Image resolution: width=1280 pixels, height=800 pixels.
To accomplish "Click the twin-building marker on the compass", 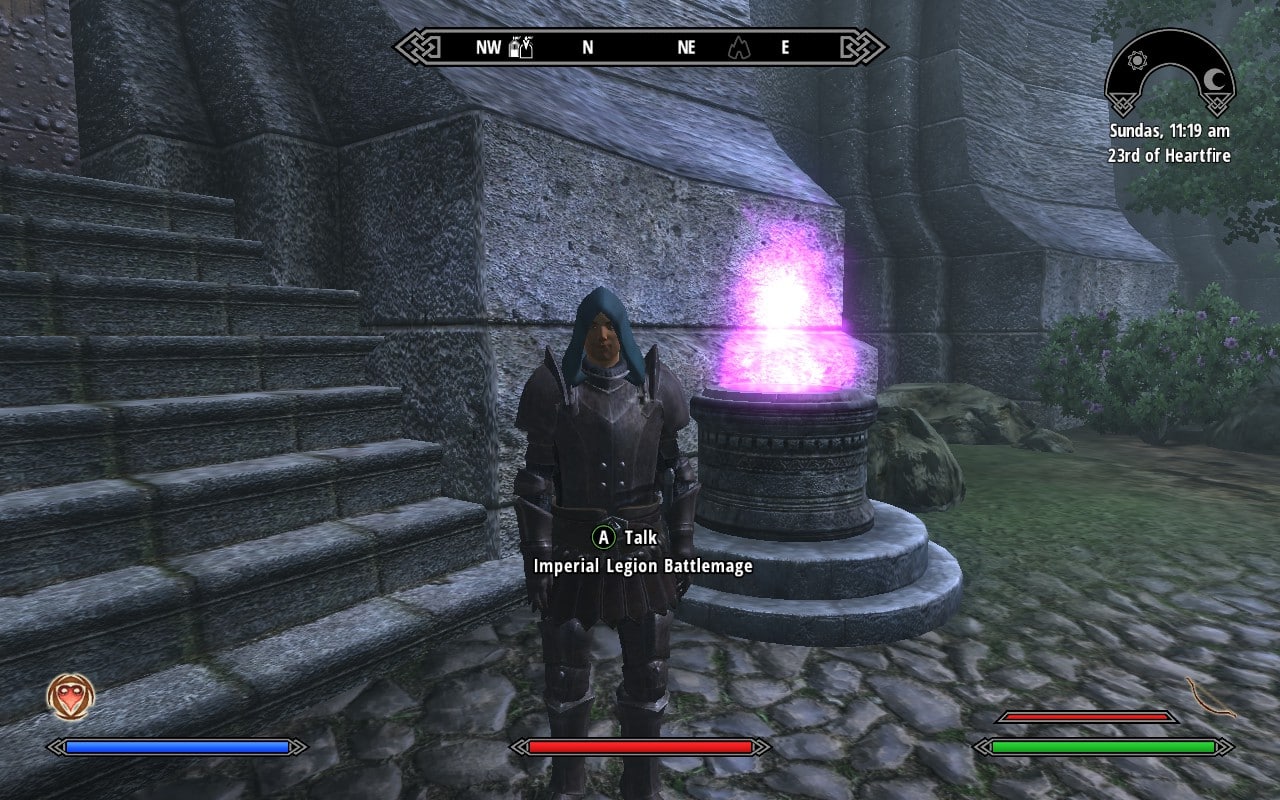I will tap(521, 47).
